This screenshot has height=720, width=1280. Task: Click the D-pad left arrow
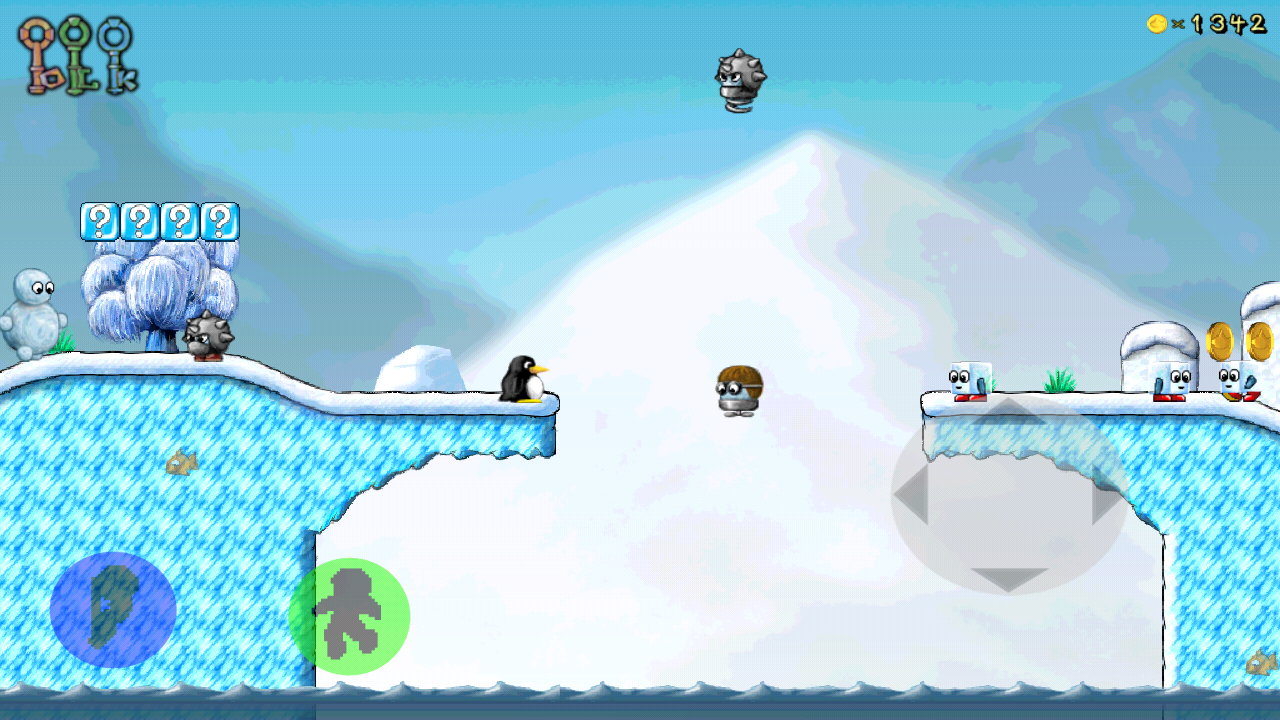(912, 493)
